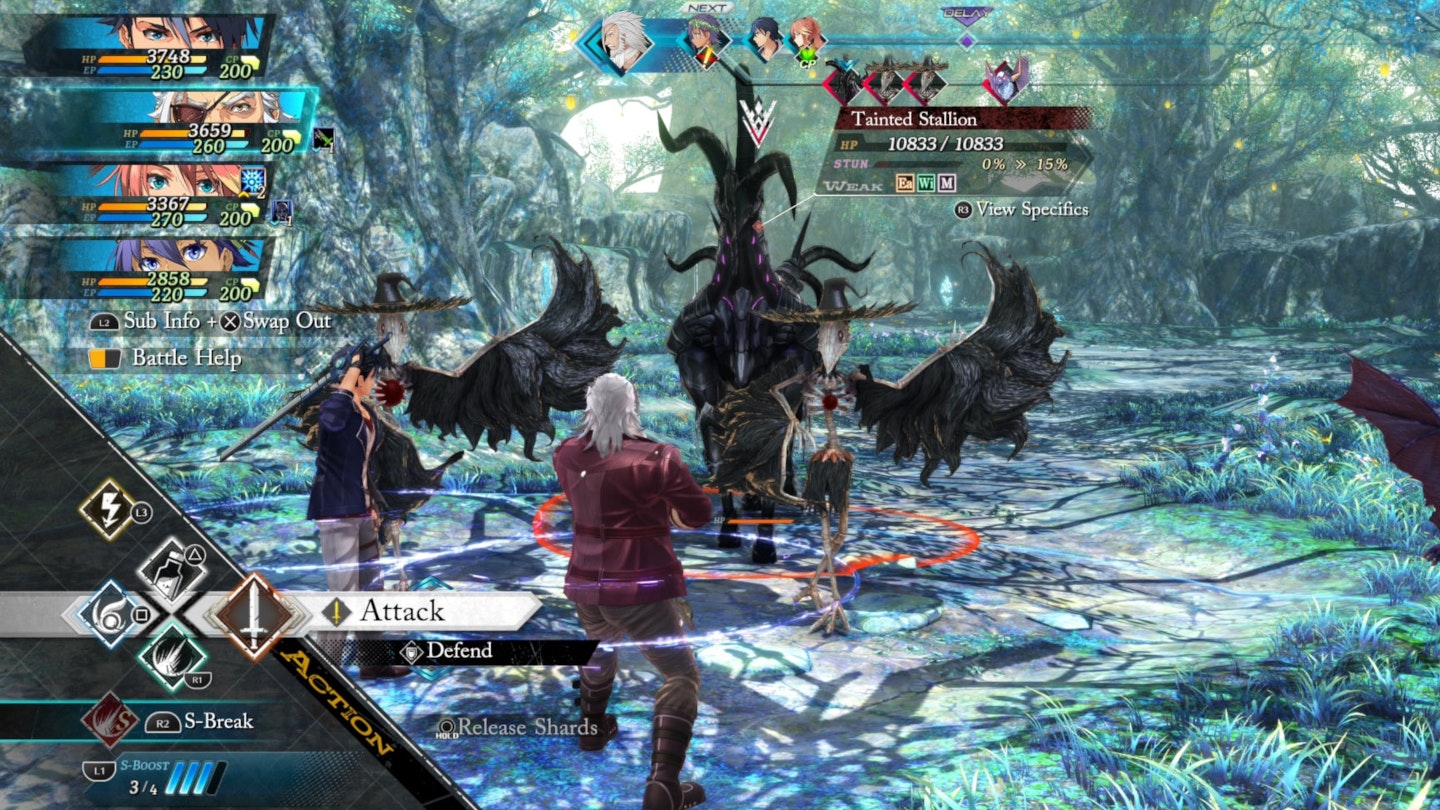1440x810 pixels.
Task: Activate the lightning bolt command icon
Action: coord(108,509)
